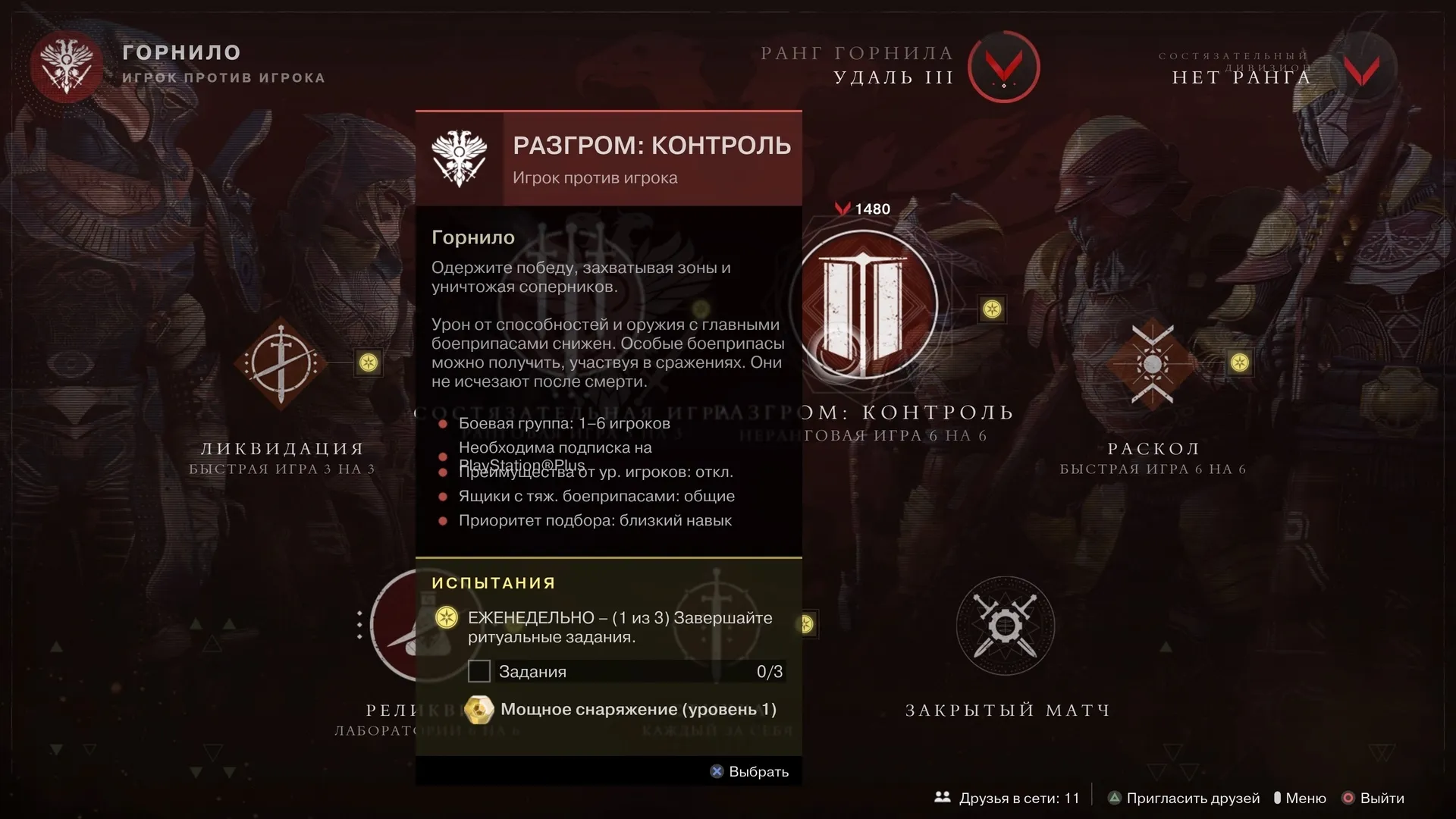Select the Ликвидация activity node

tap(281, 363)
